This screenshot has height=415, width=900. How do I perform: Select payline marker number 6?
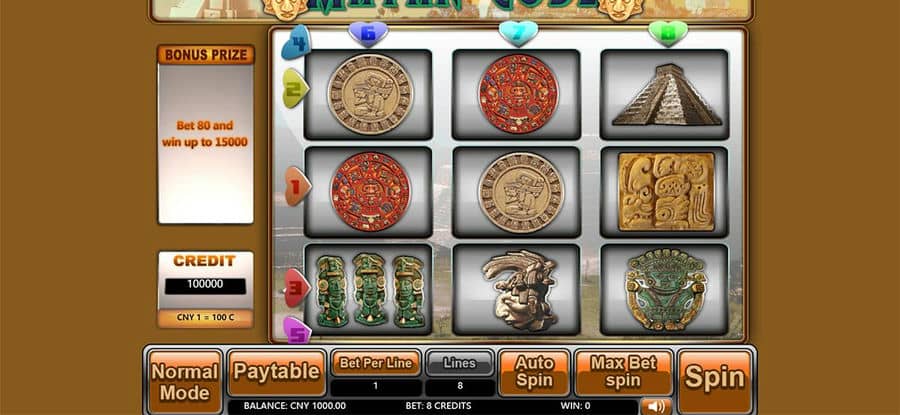pos(367,35)
